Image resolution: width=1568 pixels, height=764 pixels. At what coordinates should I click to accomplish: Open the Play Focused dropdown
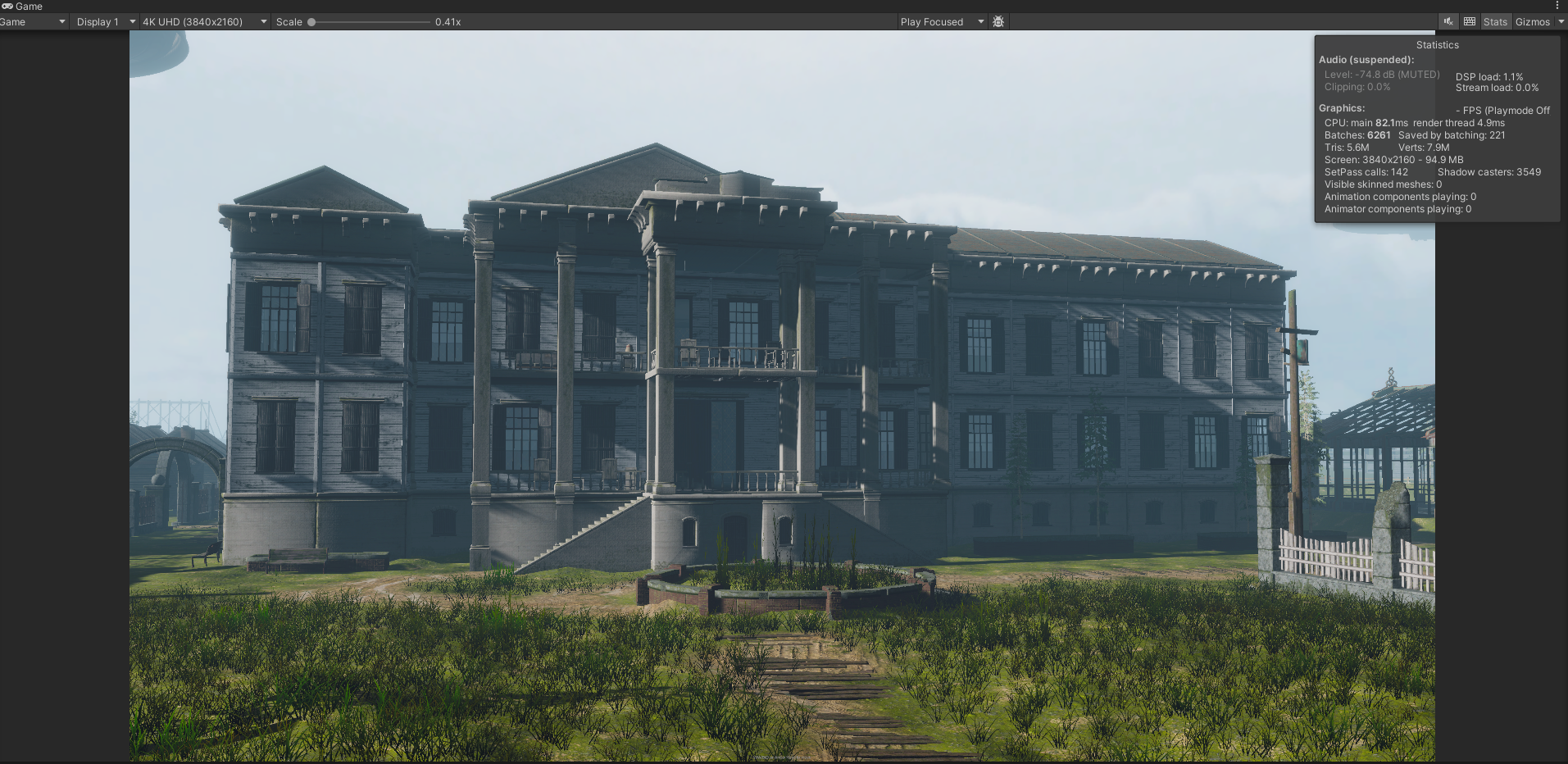[x=941, y=22]
